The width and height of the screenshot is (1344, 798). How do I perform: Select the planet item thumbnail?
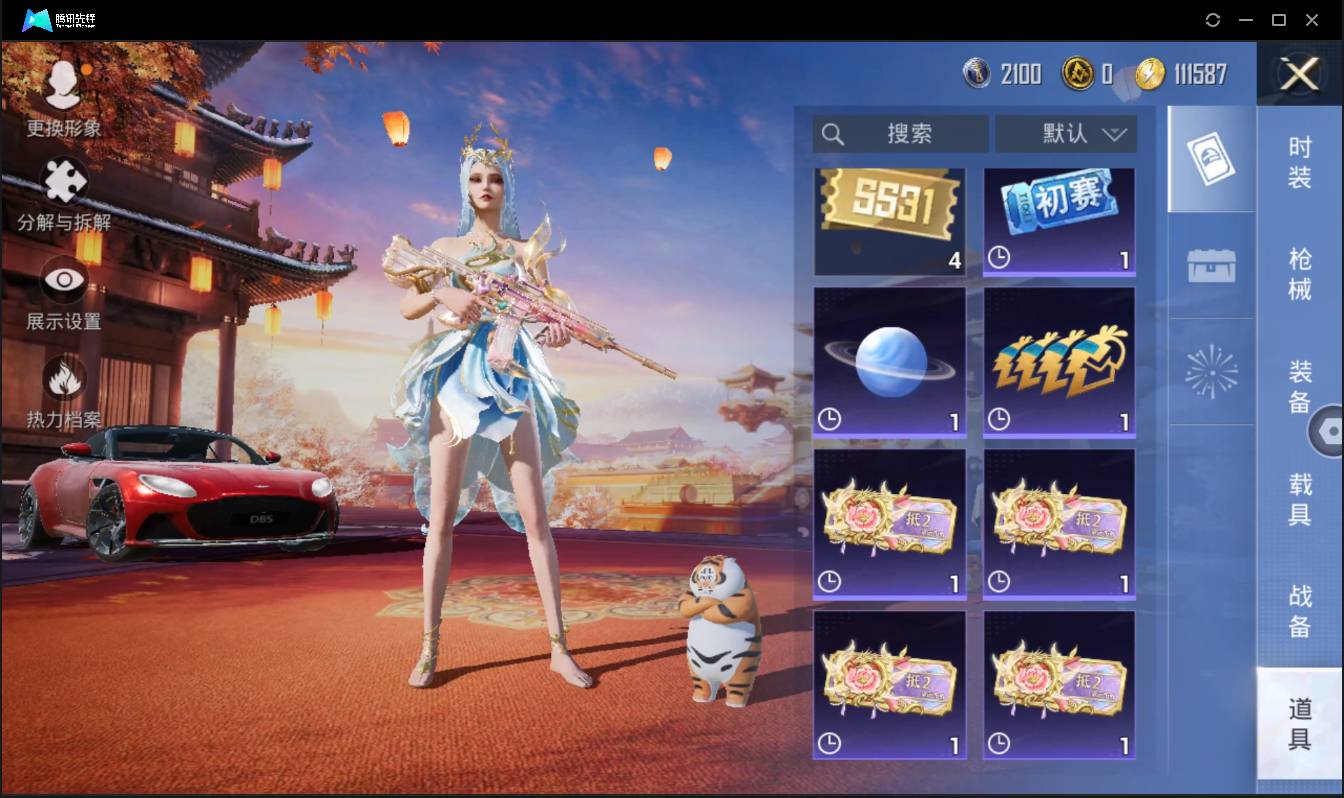point(889,360)
